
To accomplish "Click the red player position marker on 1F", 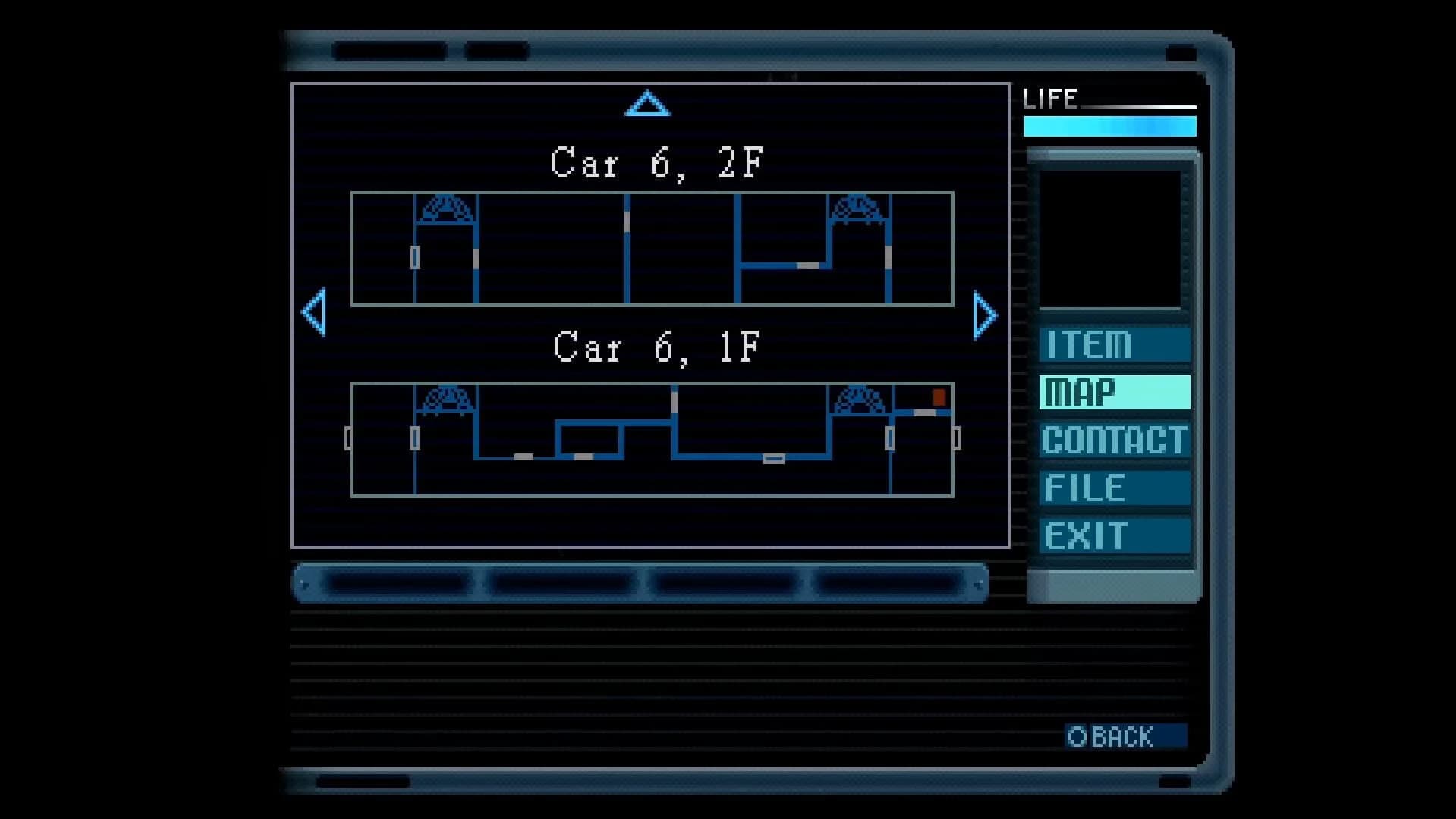I will pos(938,396).
